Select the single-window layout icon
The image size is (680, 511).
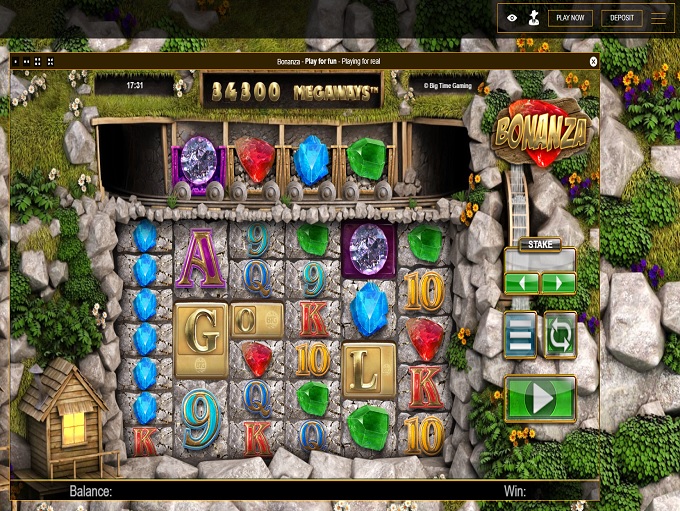(x=16, y=61)
